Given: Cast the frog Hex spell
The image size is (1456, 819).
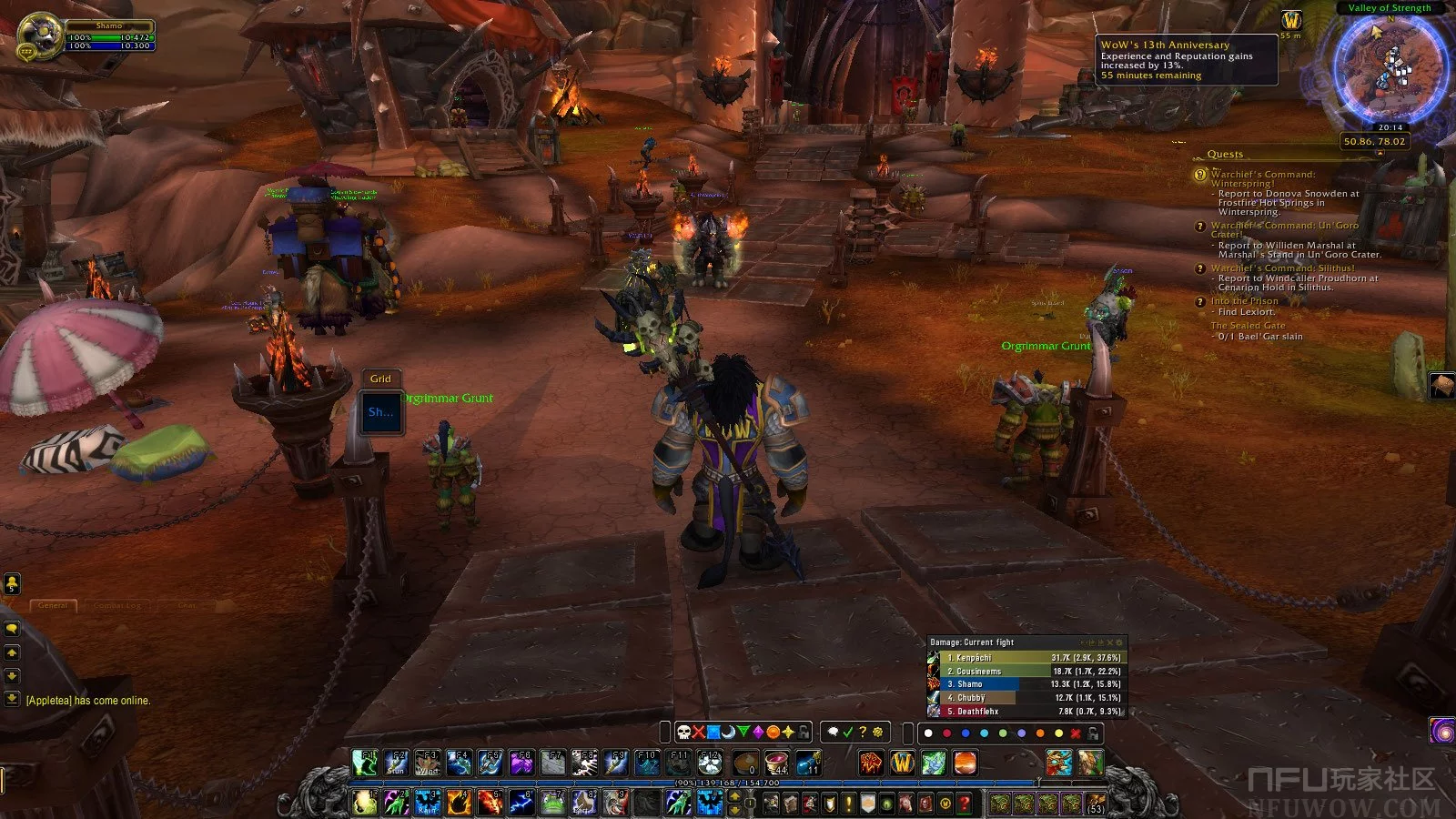Looking at the screenshot, I should (x=554, y=802).
